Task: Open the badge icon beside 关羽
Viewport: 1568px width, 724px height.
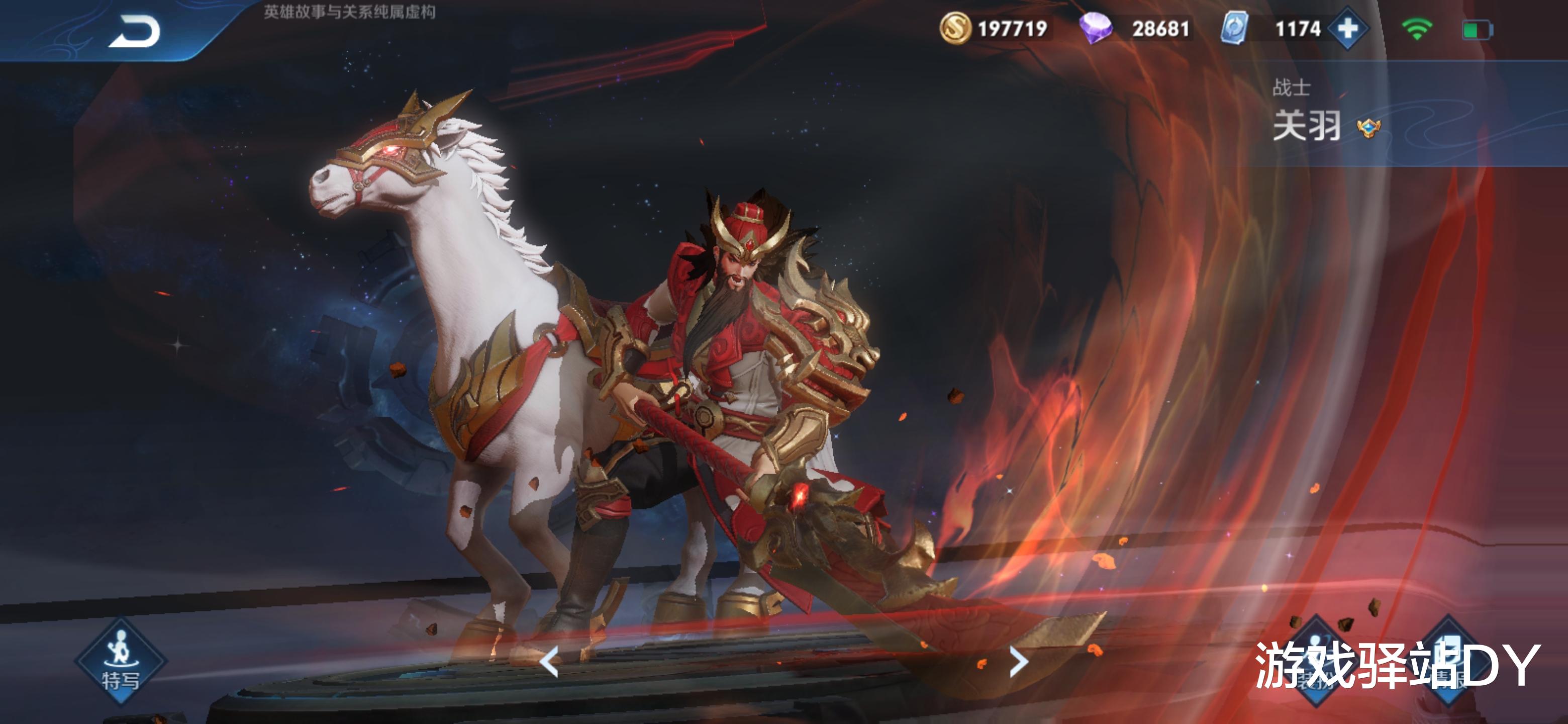Action: [1368, 128]
